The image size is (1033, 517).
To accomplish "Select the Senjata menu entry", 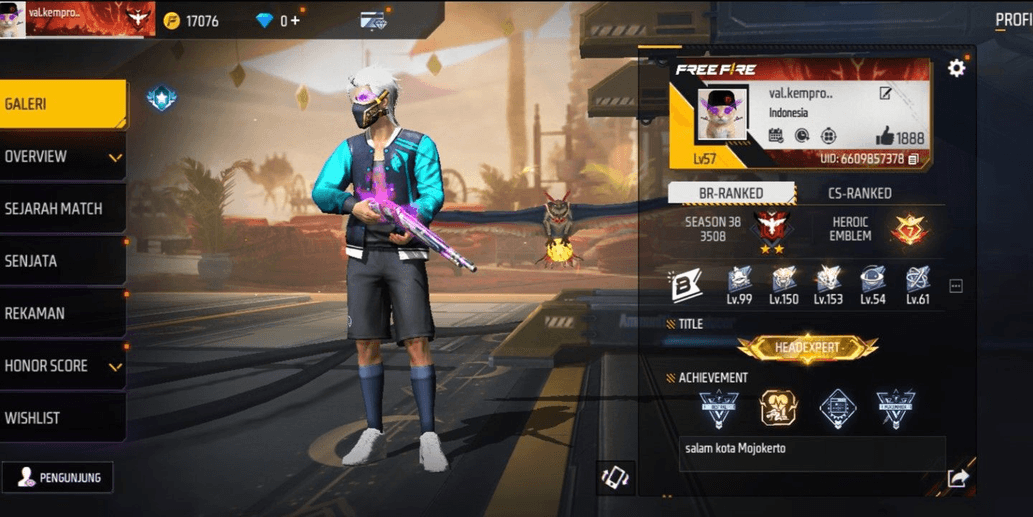I will click(x=62, y=261).
